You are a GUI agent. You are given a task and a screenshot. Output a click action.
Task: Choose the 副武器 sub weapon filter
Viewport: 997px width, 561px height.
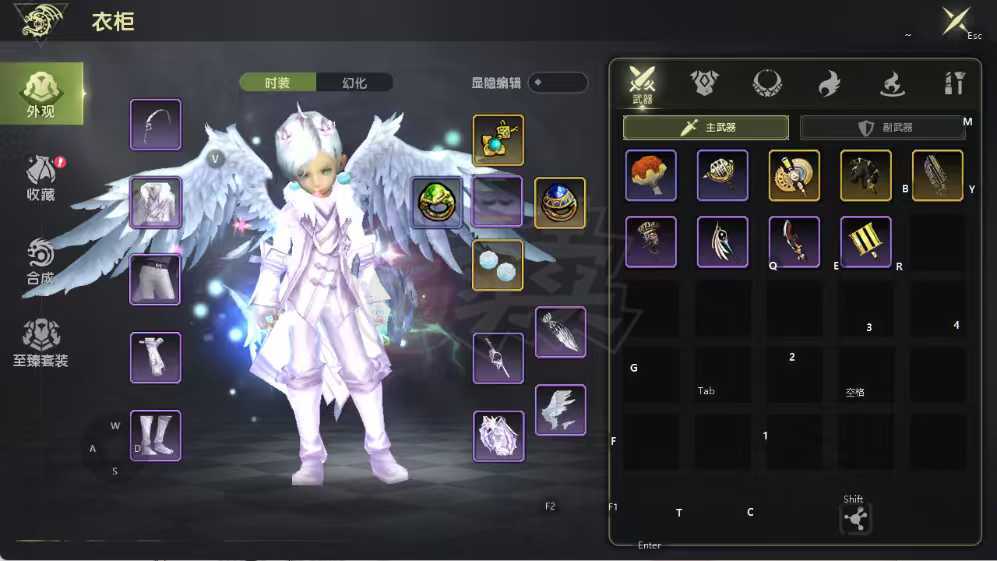click(883, 128)
